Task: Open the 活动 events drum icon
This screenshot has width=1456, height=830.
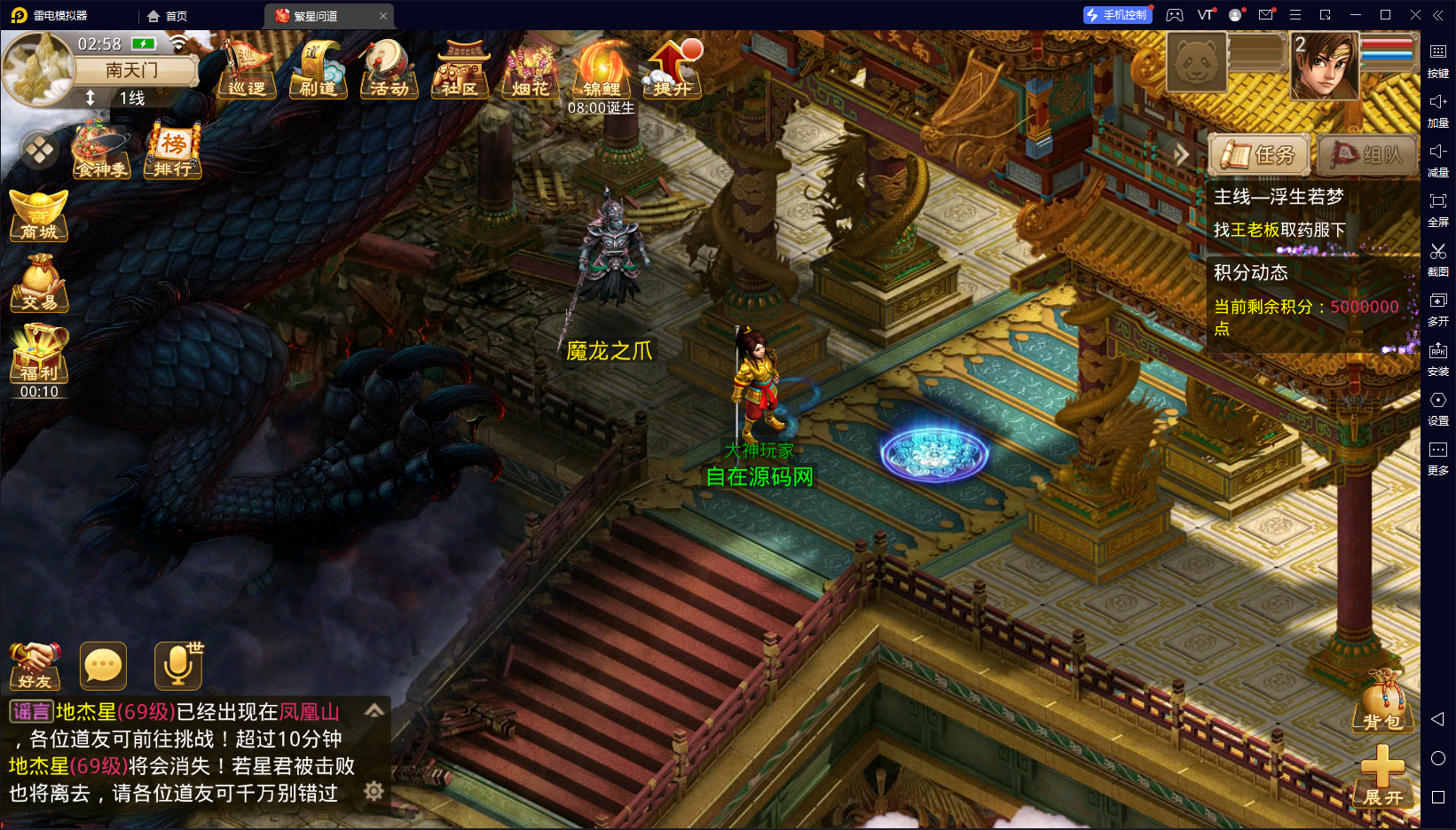Action: (389, 69)
